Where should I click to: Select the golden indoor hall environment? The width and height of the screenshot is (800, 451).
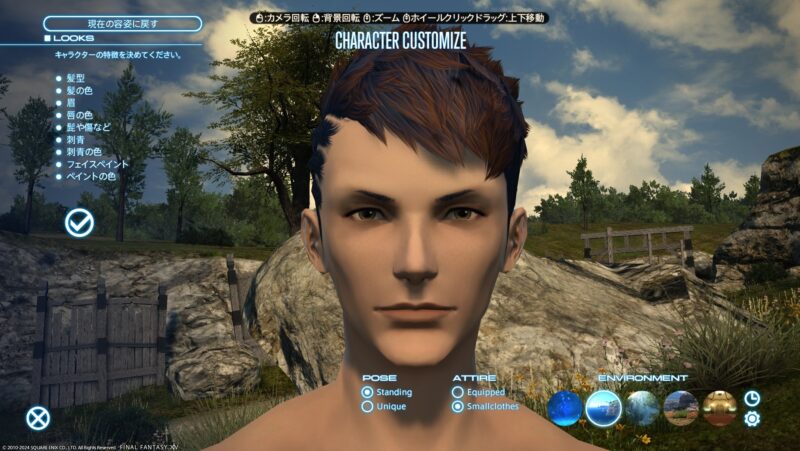tap(719, 408)
